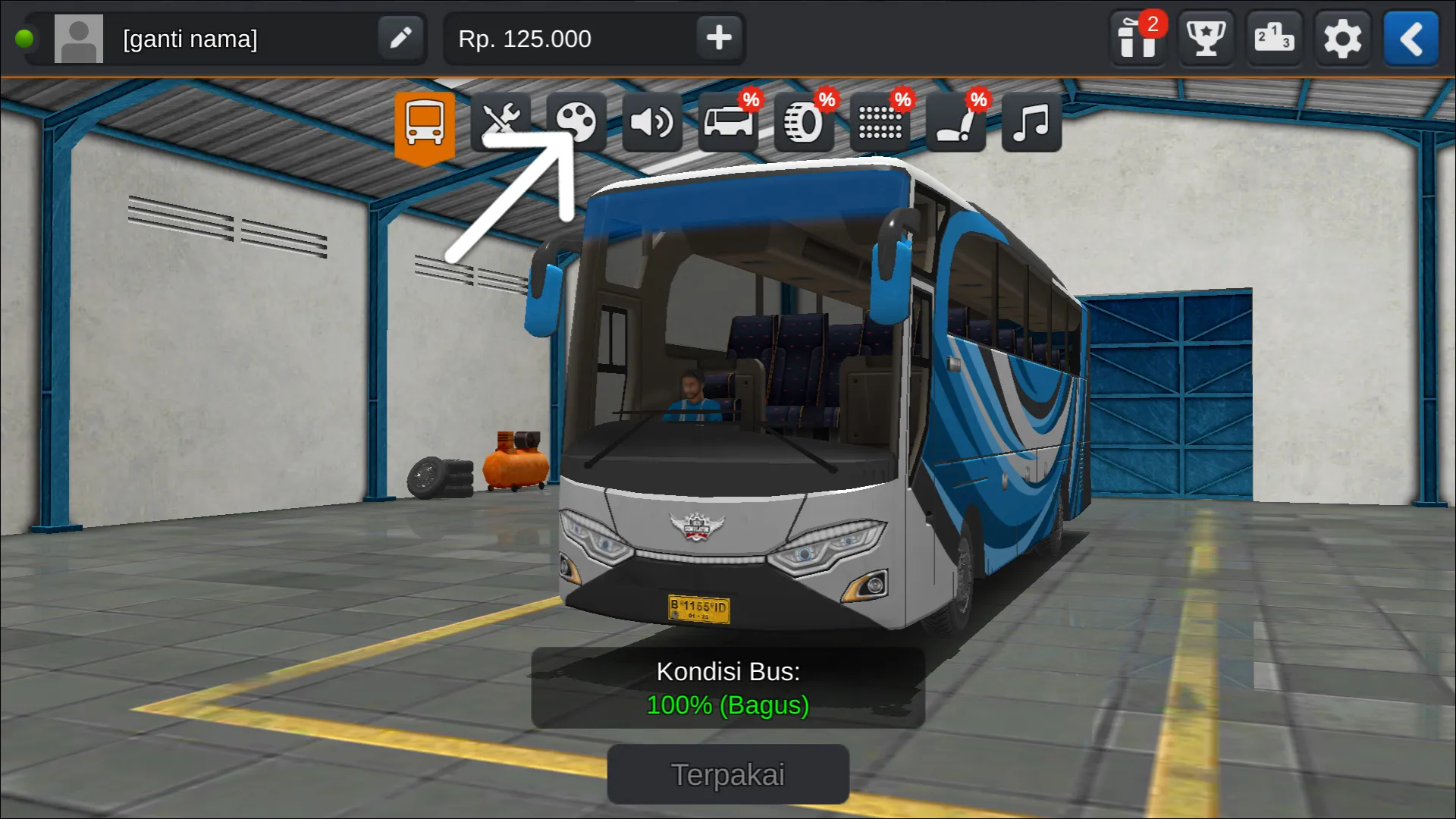Show the leaderboard podium rankings
This screenshot has width=1456, height=819.
(x=1274, y=38)
